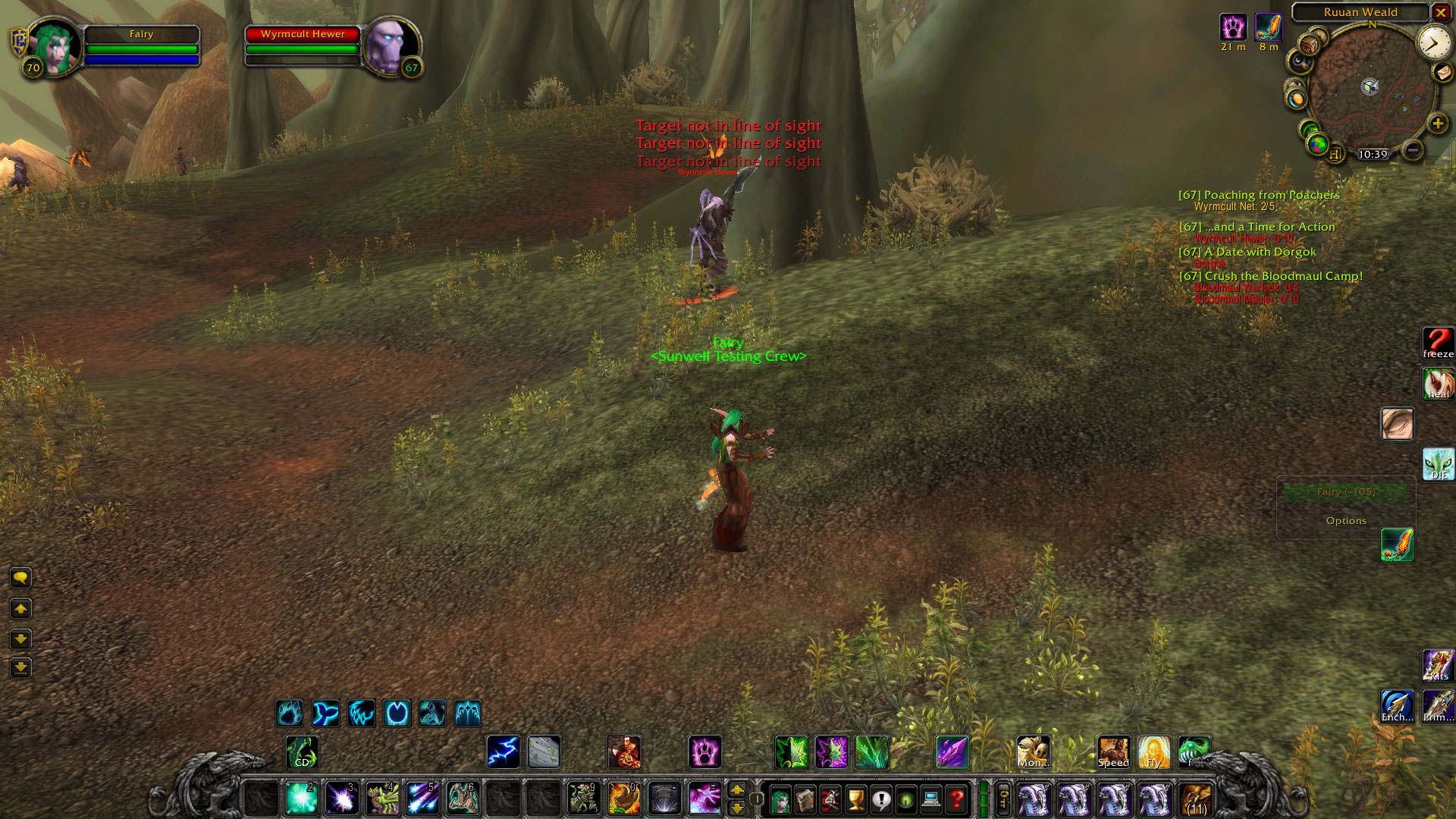Click the Fly macro button
The width and height of the screenshot is (1456, 819).
pyautogui.click(x=1155, y=752)
